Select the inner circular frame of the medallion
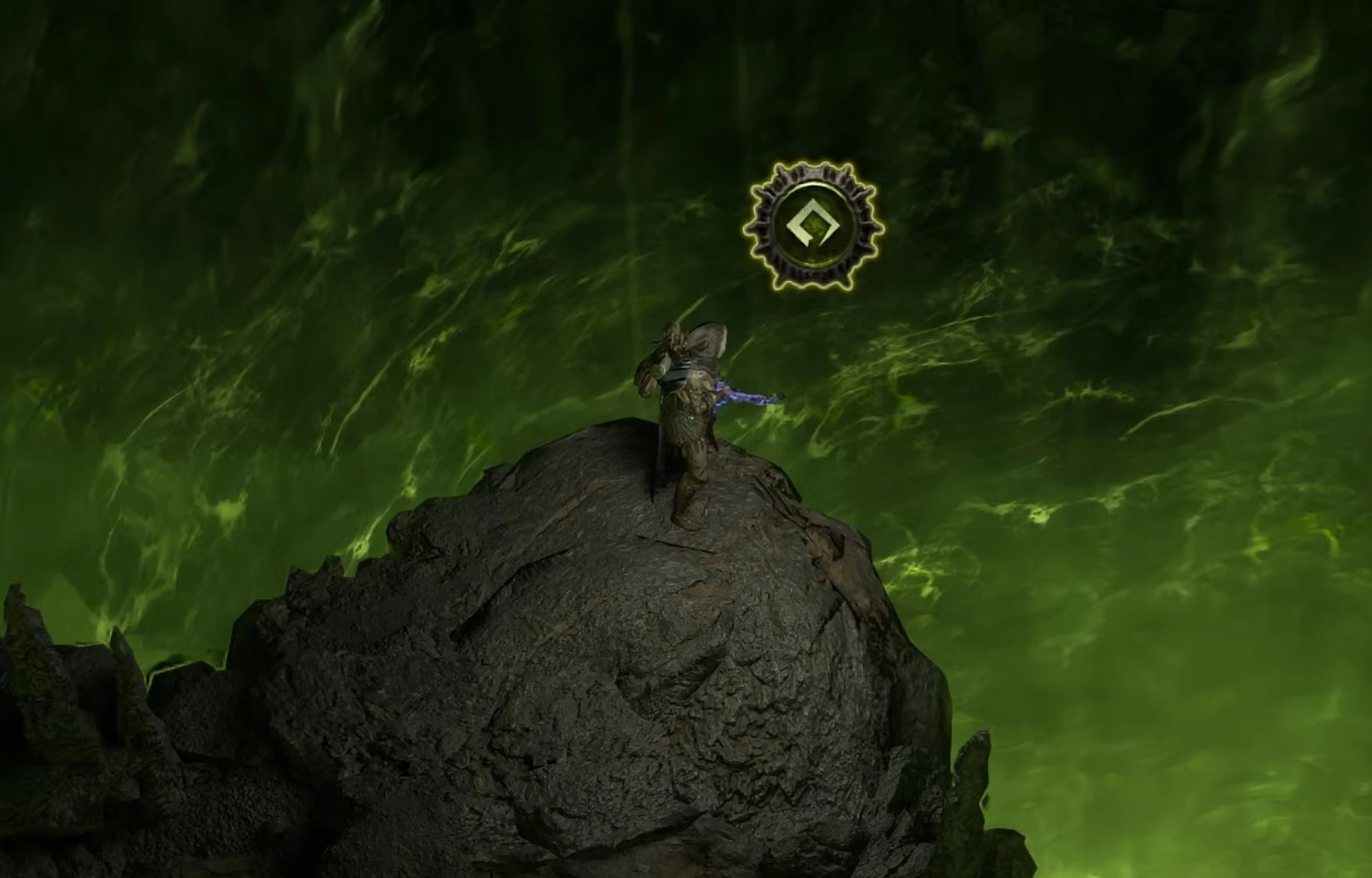Image resolution: width=1372 pixels, height=878 pixels. coord(811,185)
